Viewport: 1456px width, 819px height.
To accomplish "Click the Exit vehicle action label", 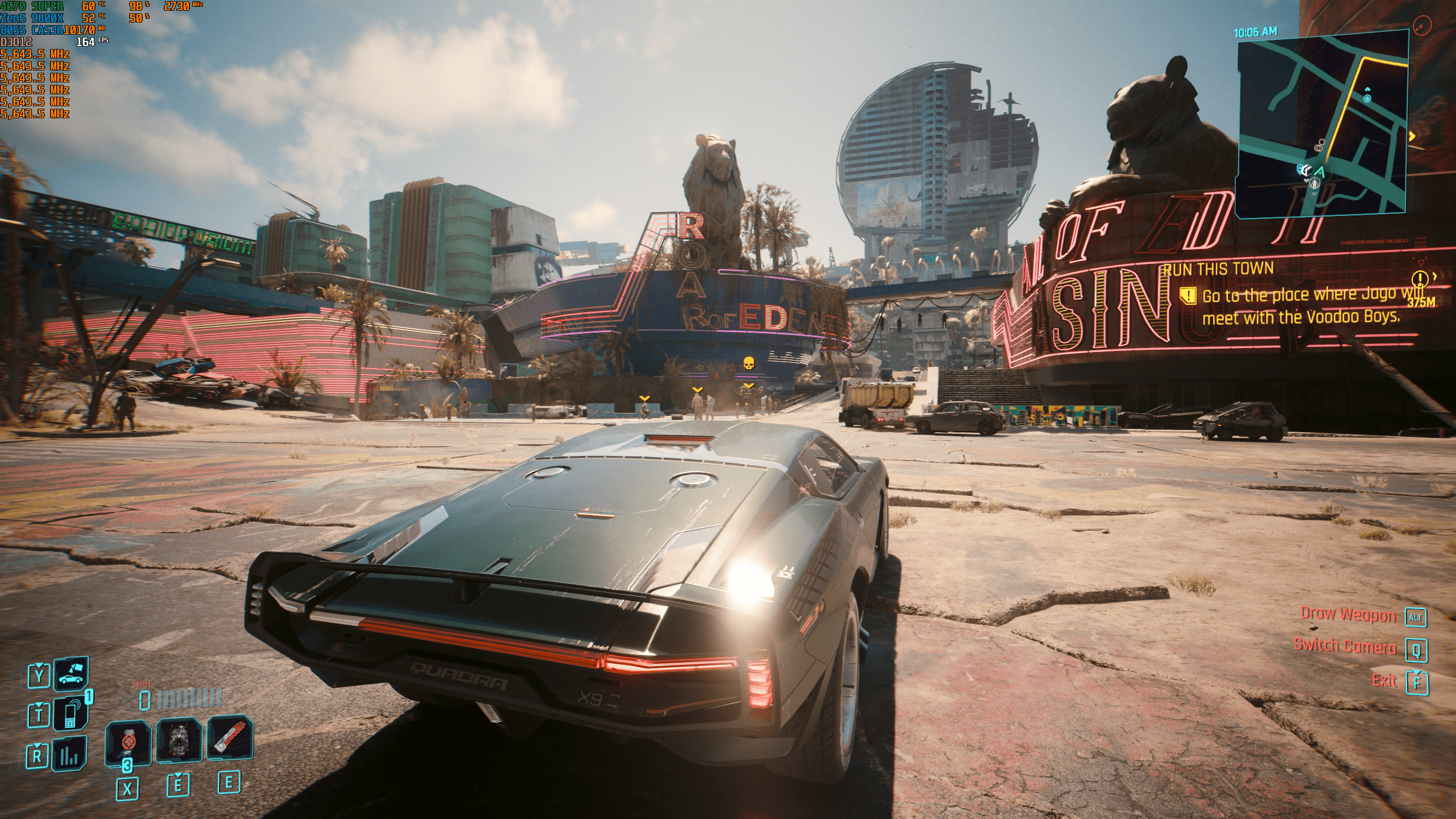I will (1384, 680).
